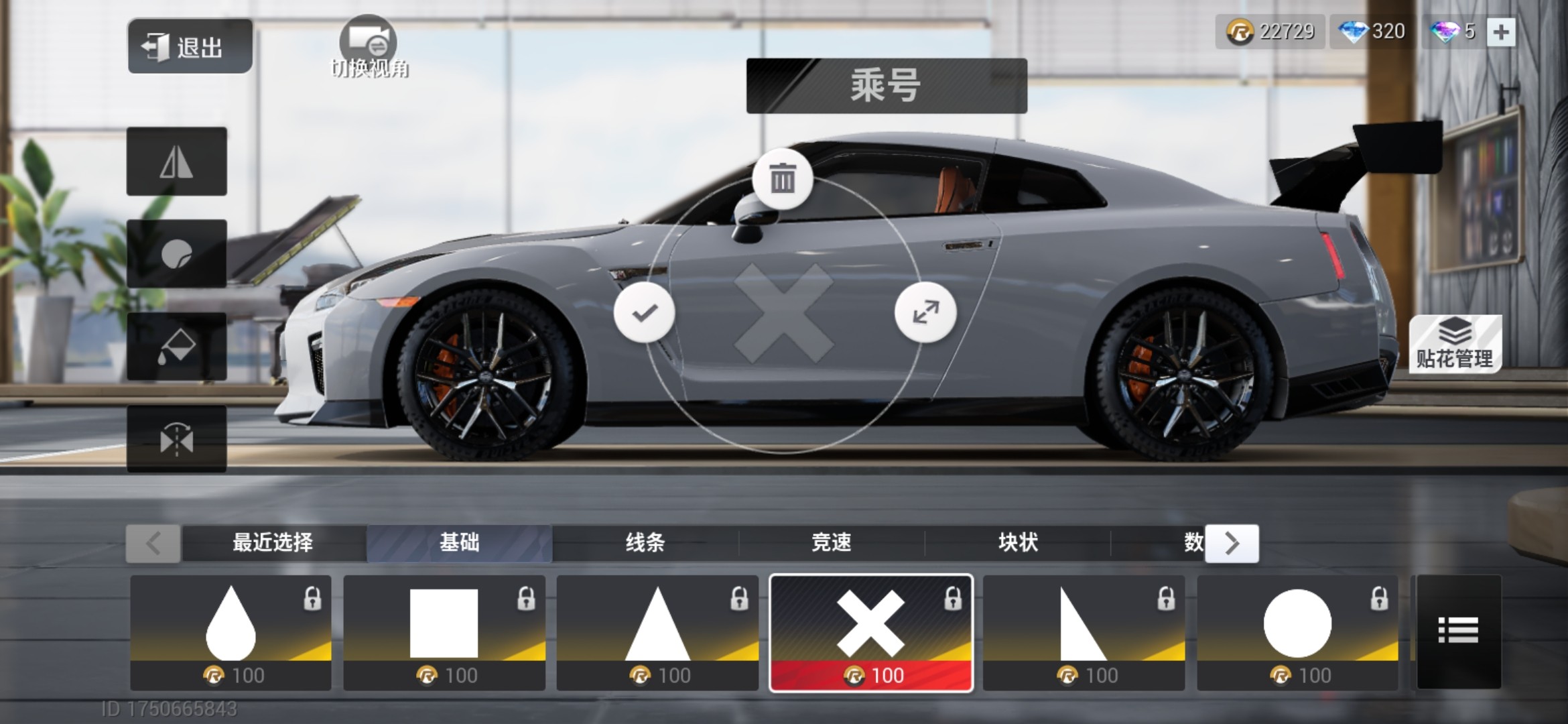Choose the paint bucket color tool
The width and height of the screenshot is (1568, 724).
click(x=177, y=347)
